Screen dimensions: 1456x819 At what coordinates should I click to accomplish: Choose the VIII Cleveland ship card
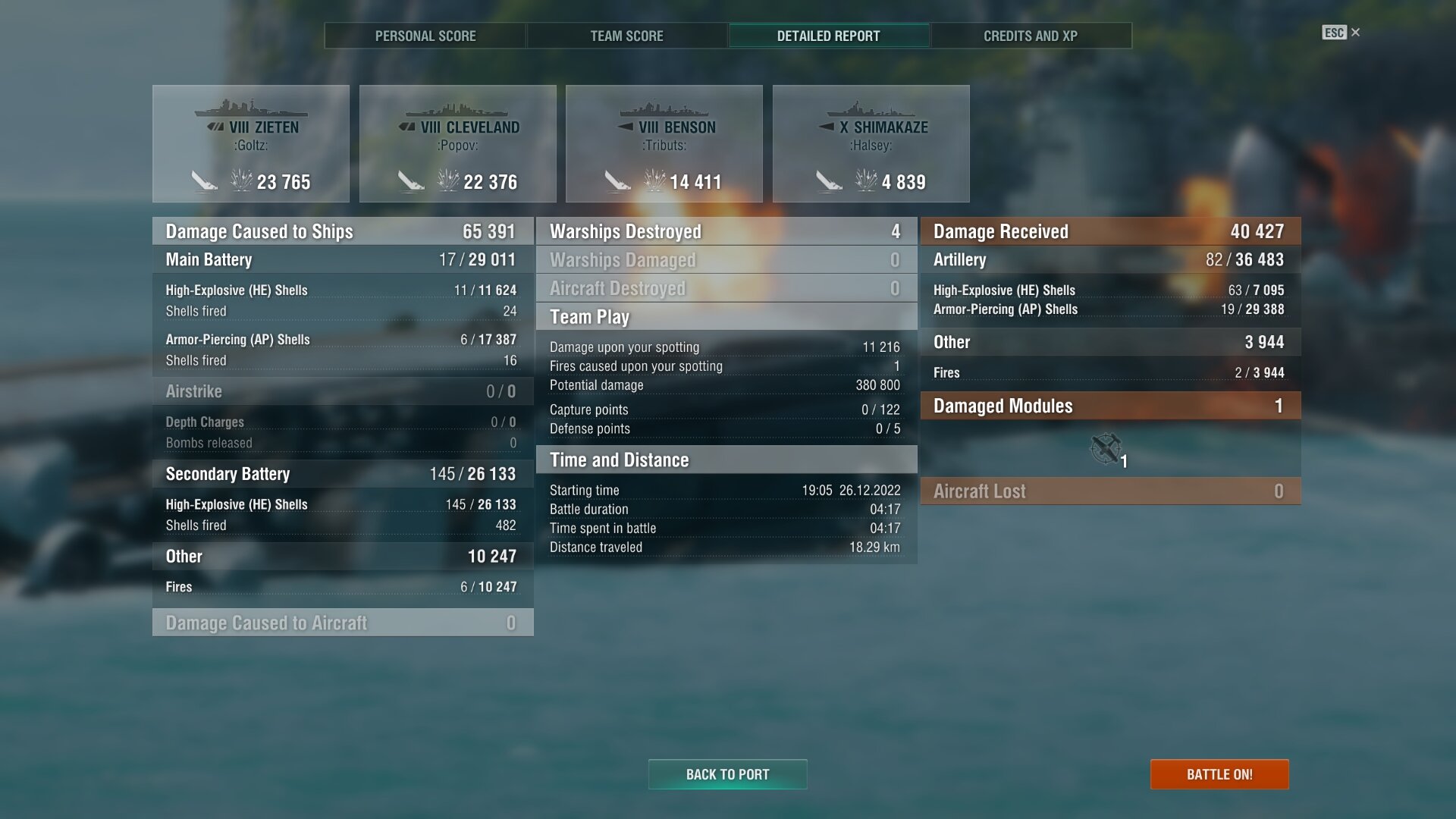coord(457,143)
